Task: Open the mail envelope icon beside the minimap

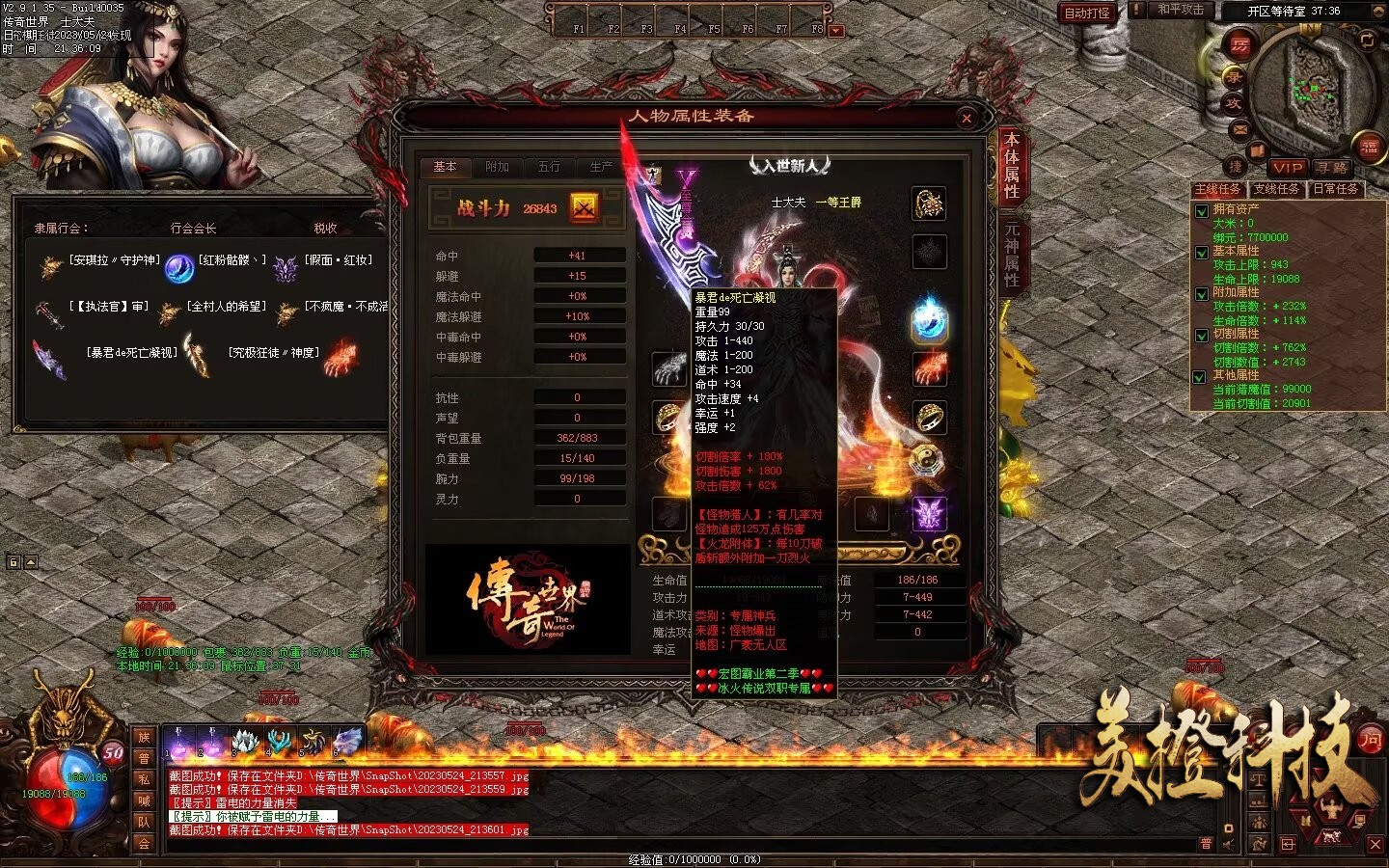Action: [1240, 129]
